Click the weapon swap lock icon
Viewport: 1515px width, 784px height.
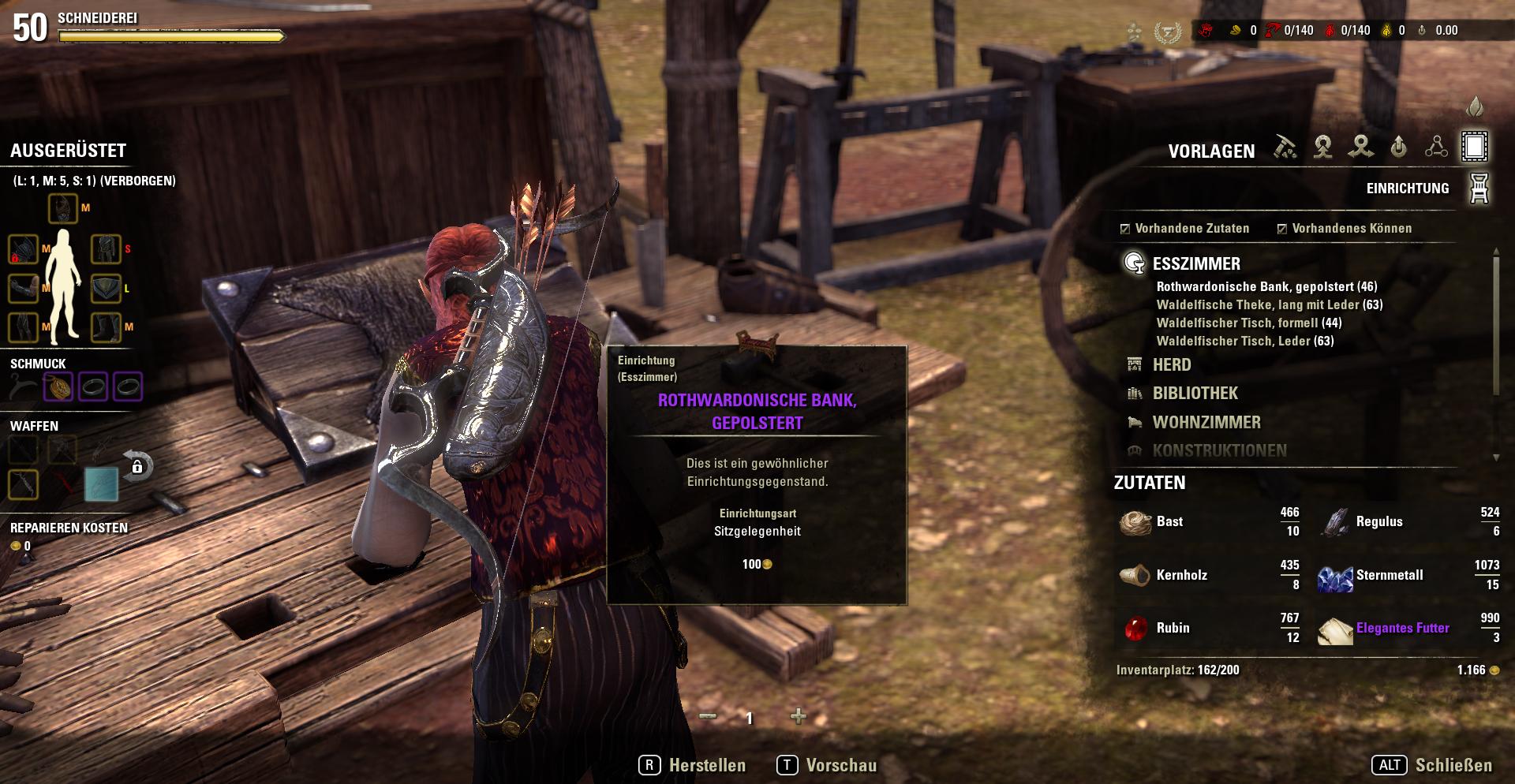pos(137,466)
